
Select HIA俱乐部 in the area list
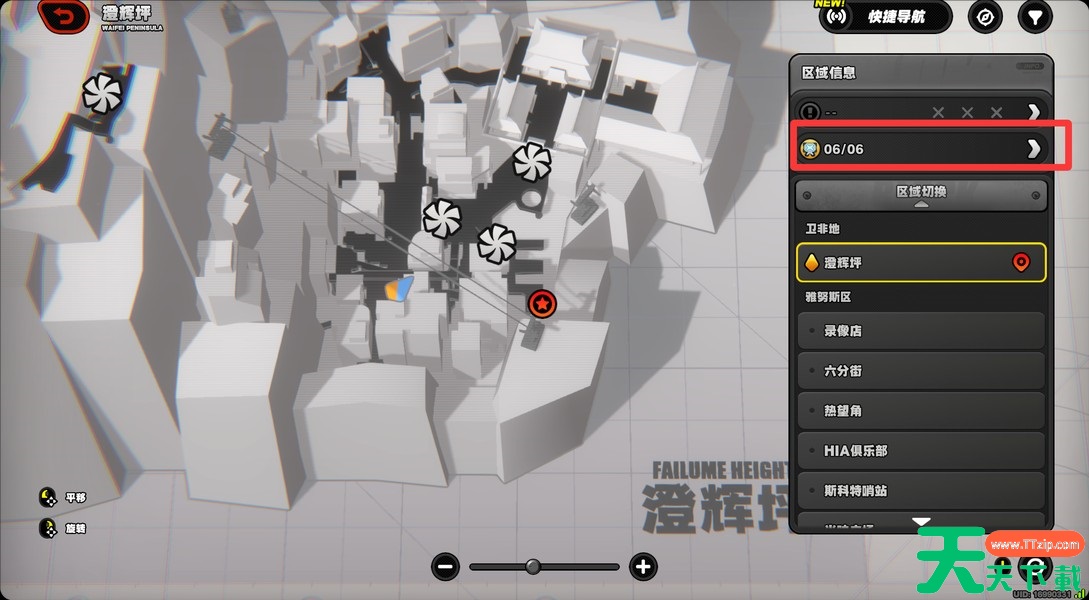coord(921,451)
